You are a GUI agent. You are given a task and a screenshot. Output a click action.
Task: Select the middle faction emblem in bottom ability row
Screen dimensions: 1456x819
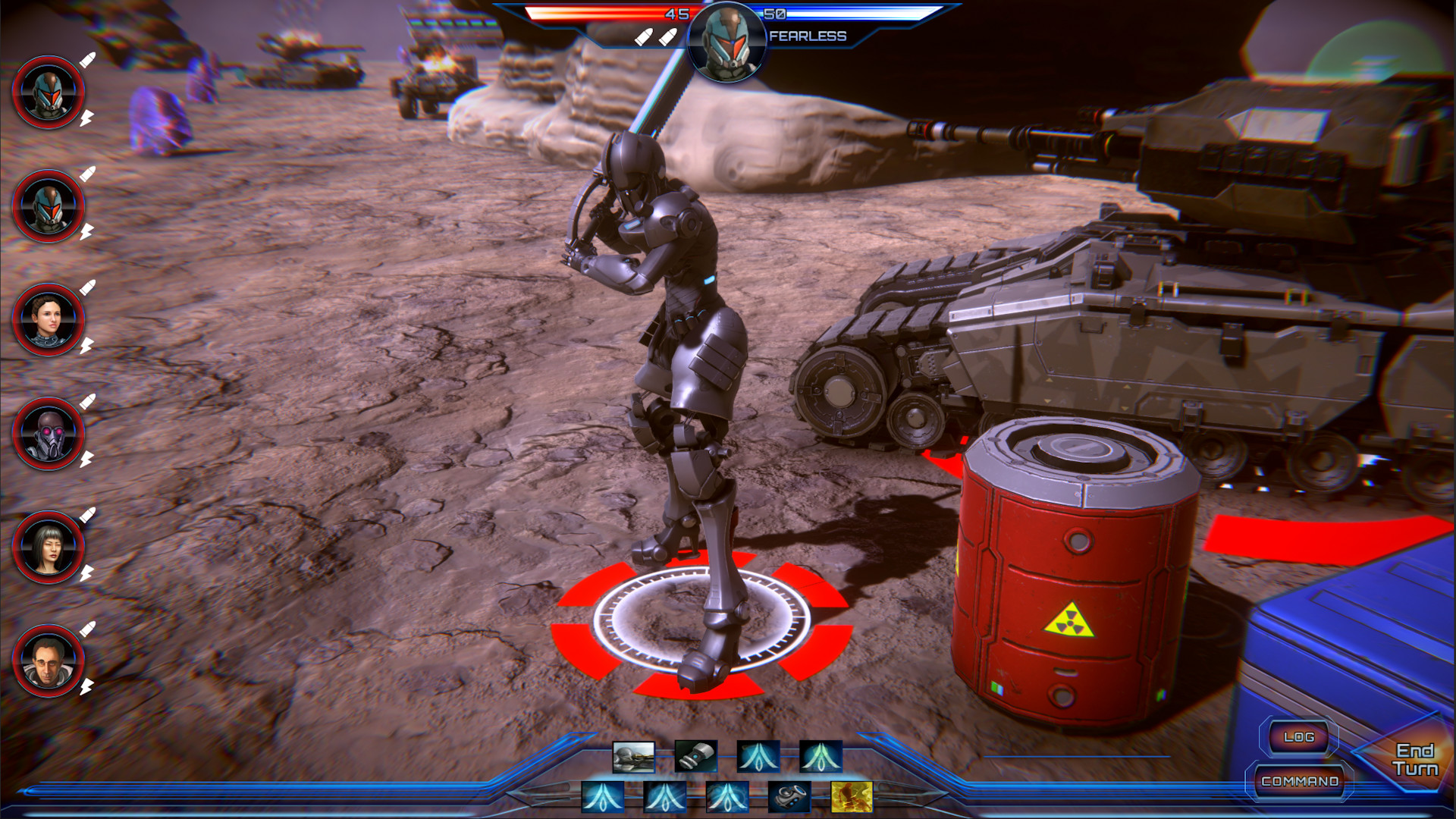(x=665, y=796)
